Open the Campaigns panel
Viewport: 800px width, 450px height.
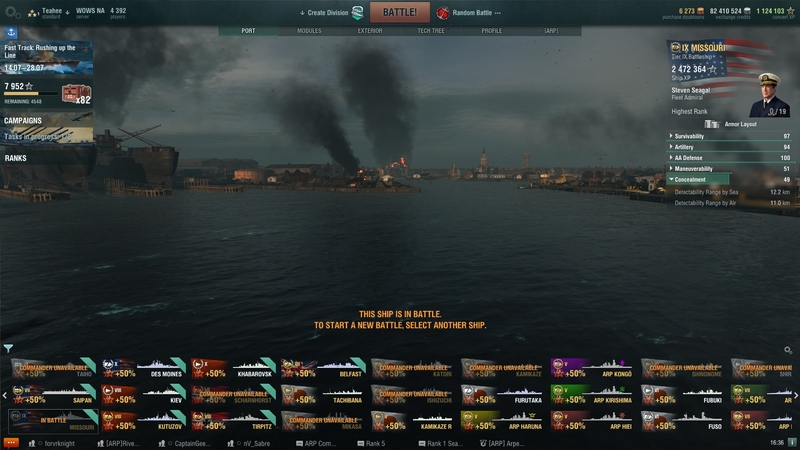pos(24,121)
